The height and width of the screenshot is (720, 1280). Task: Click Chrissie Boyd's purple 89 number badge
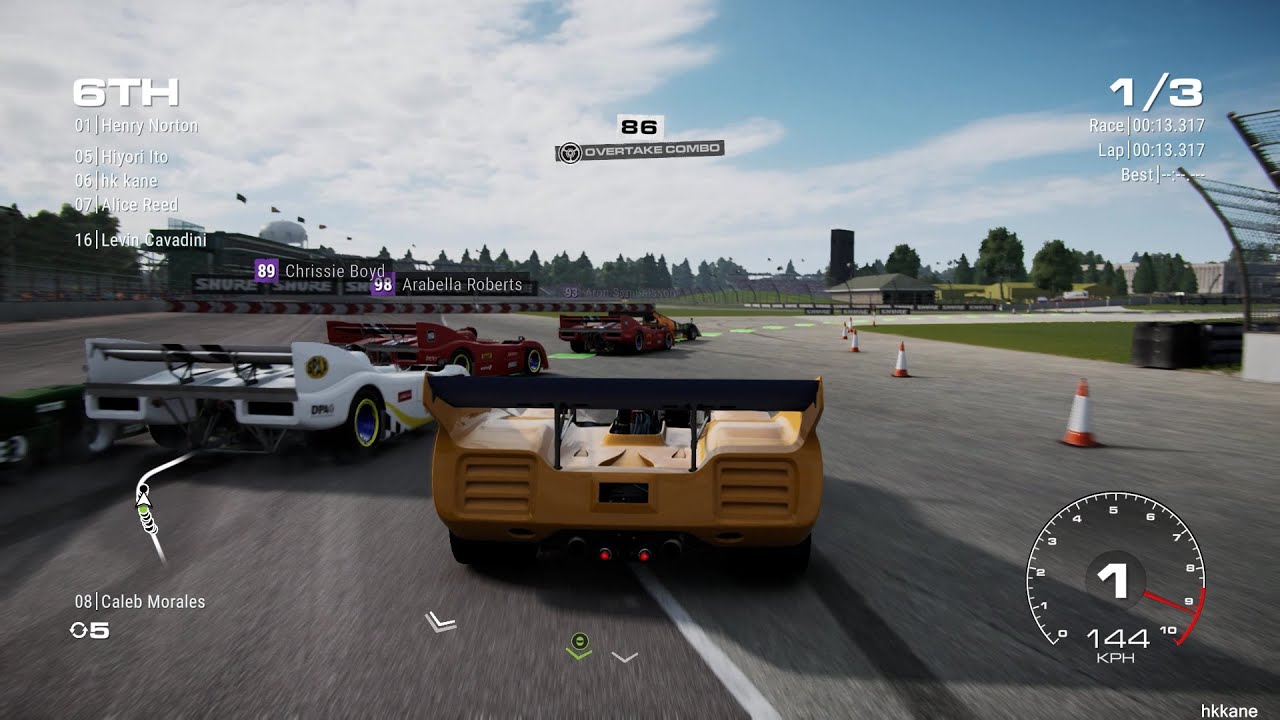point(266,271)
